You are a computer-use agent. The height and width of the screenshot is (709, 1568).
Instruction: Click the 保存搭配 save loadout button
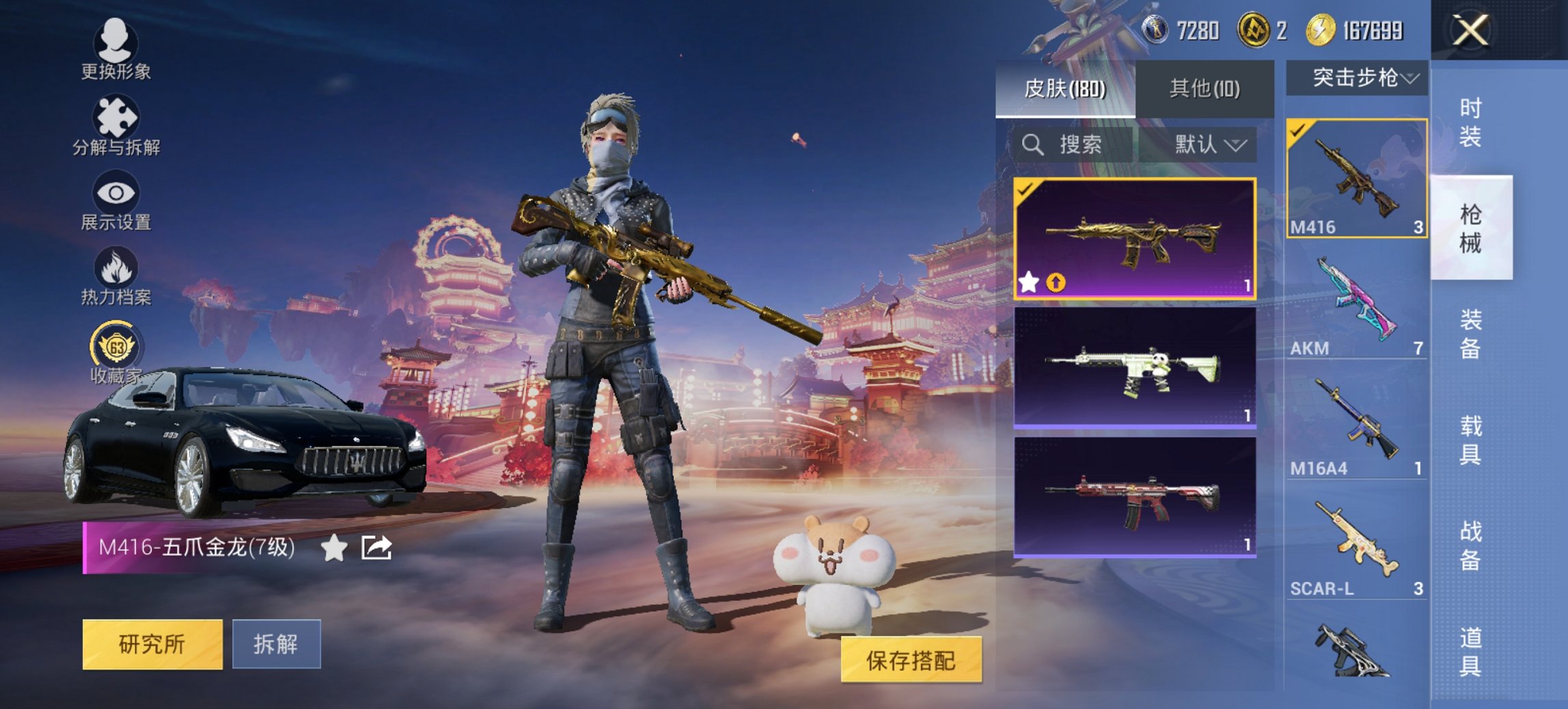911,660
